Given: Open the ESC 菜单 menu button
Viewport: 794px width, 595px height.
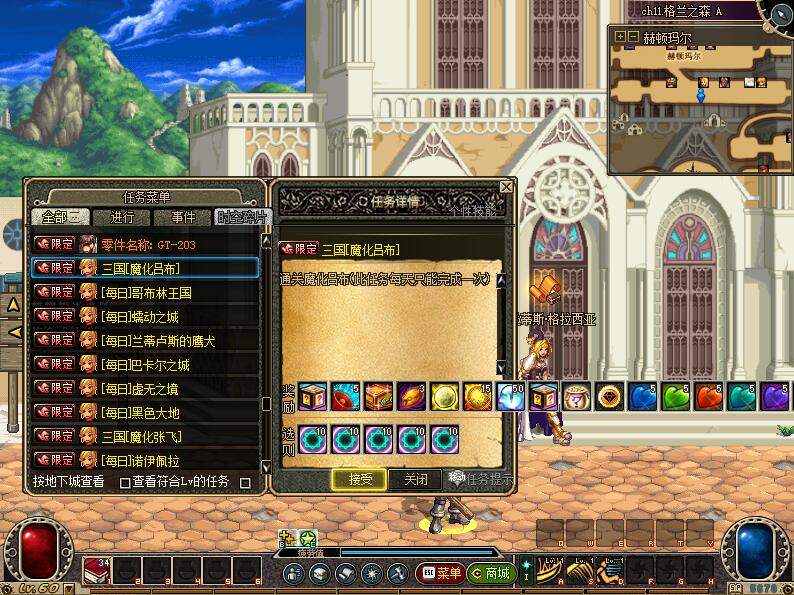Looking at the screenshot, I should coord(440,573).
